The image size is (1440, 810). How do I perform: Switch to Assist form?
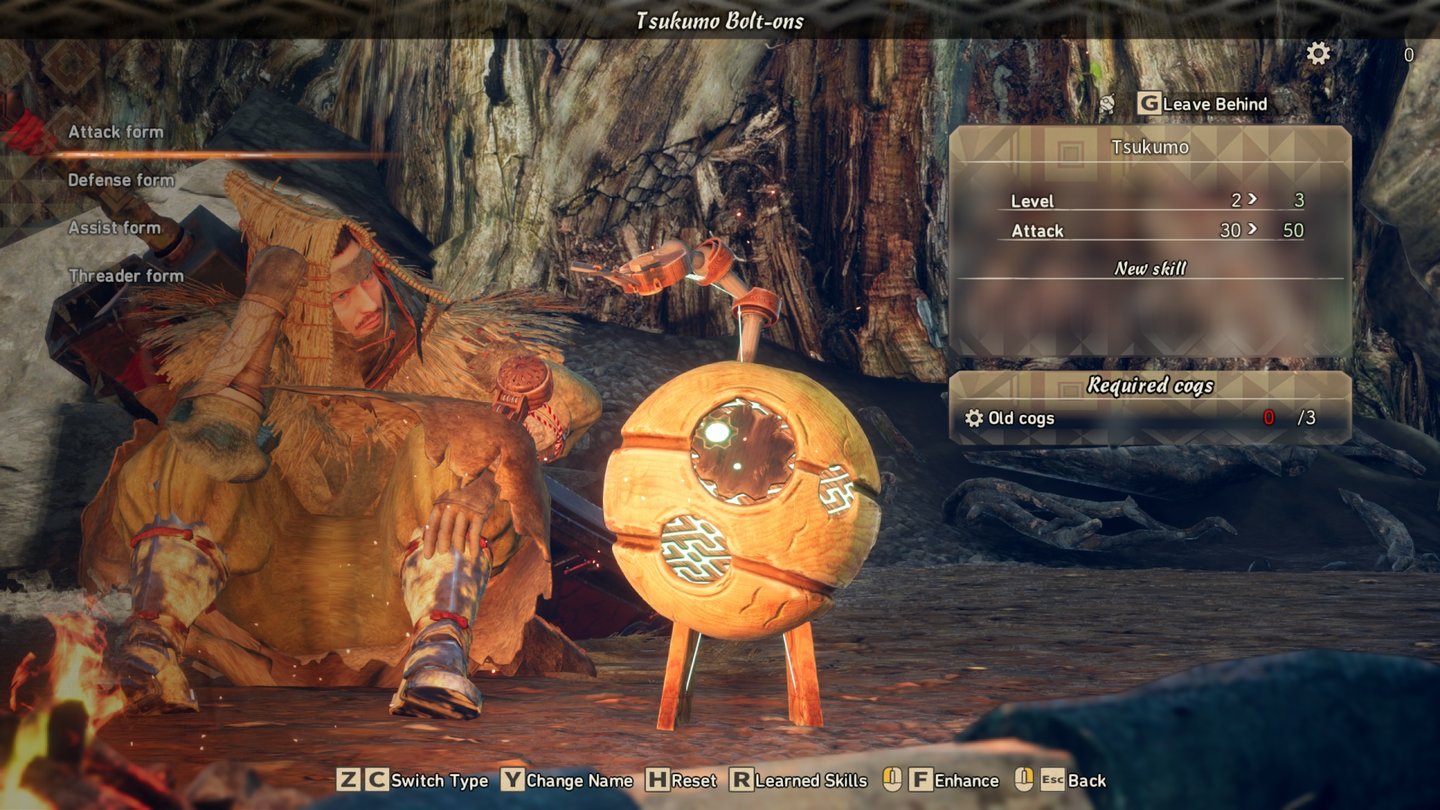[x=114, y=228]
